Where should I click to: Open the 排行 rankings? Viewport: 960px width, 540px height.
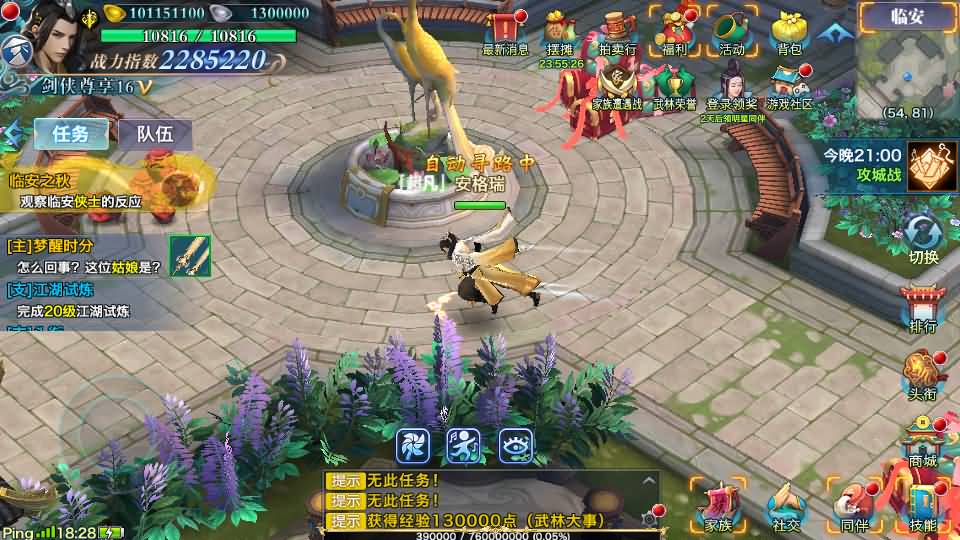[923, 310]
